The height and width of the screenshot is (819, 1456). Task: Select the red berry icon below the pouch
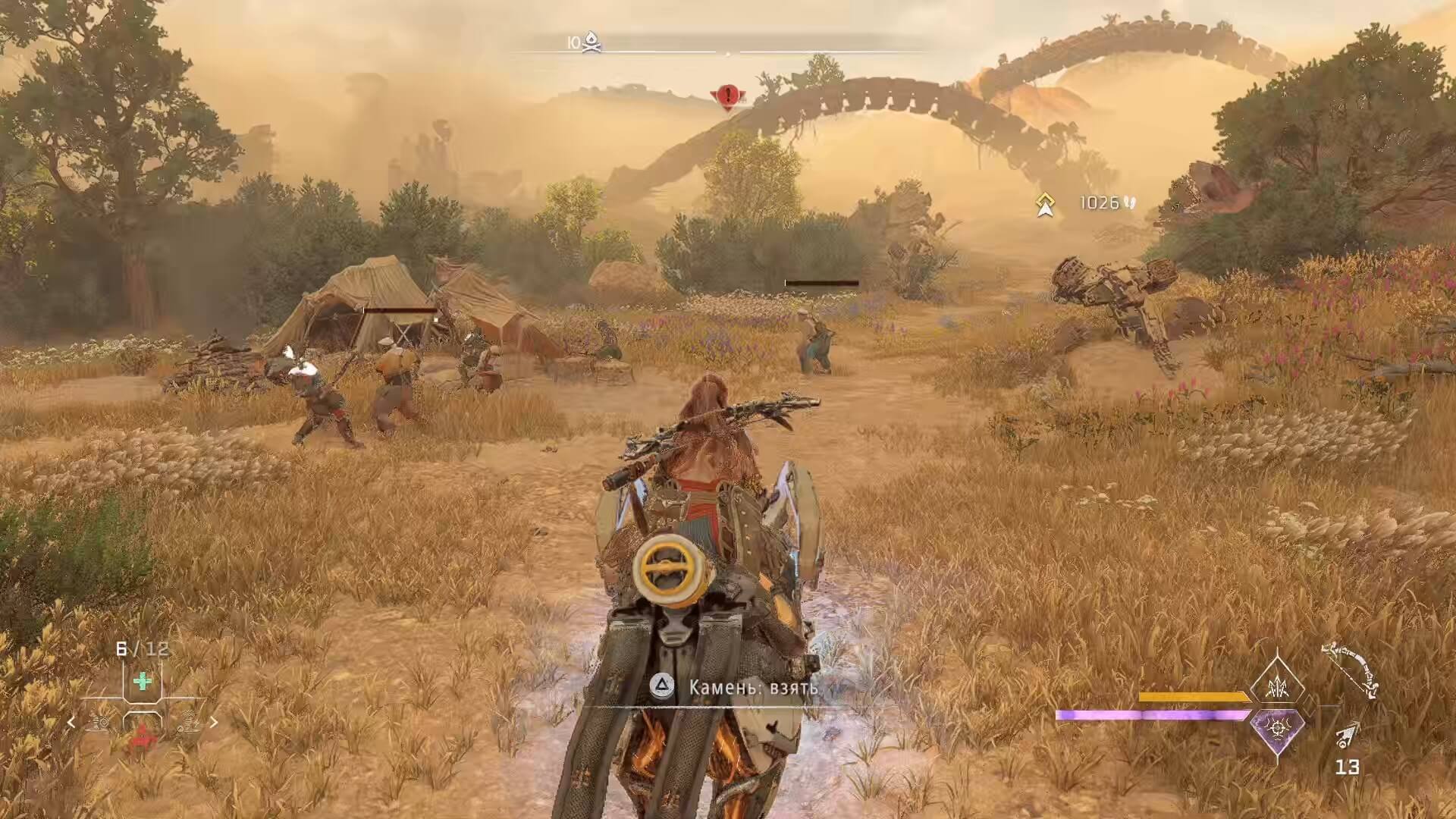[143, 741]
